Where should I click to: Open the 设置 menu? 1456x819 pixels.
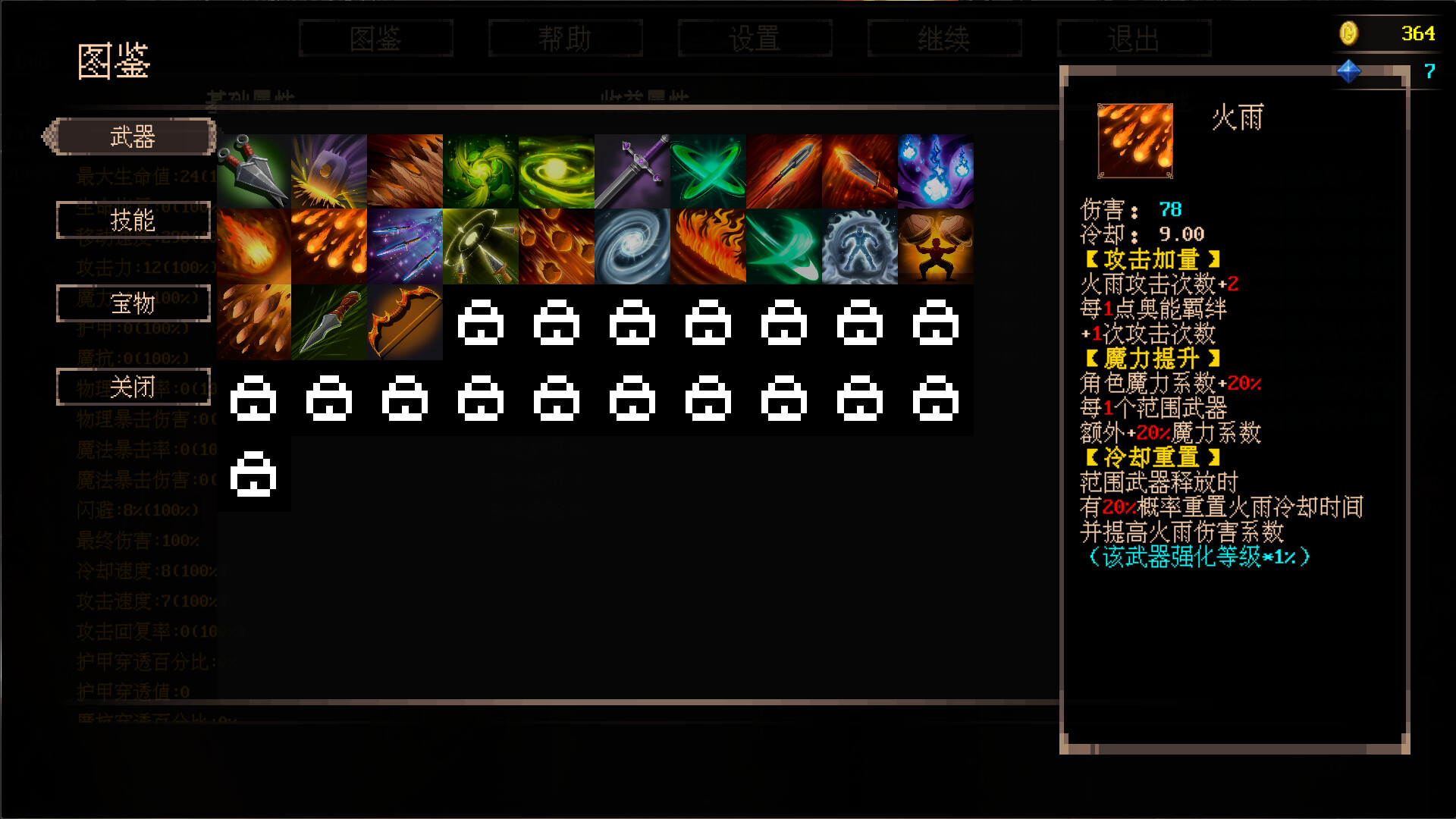click(x=755, y=38)
